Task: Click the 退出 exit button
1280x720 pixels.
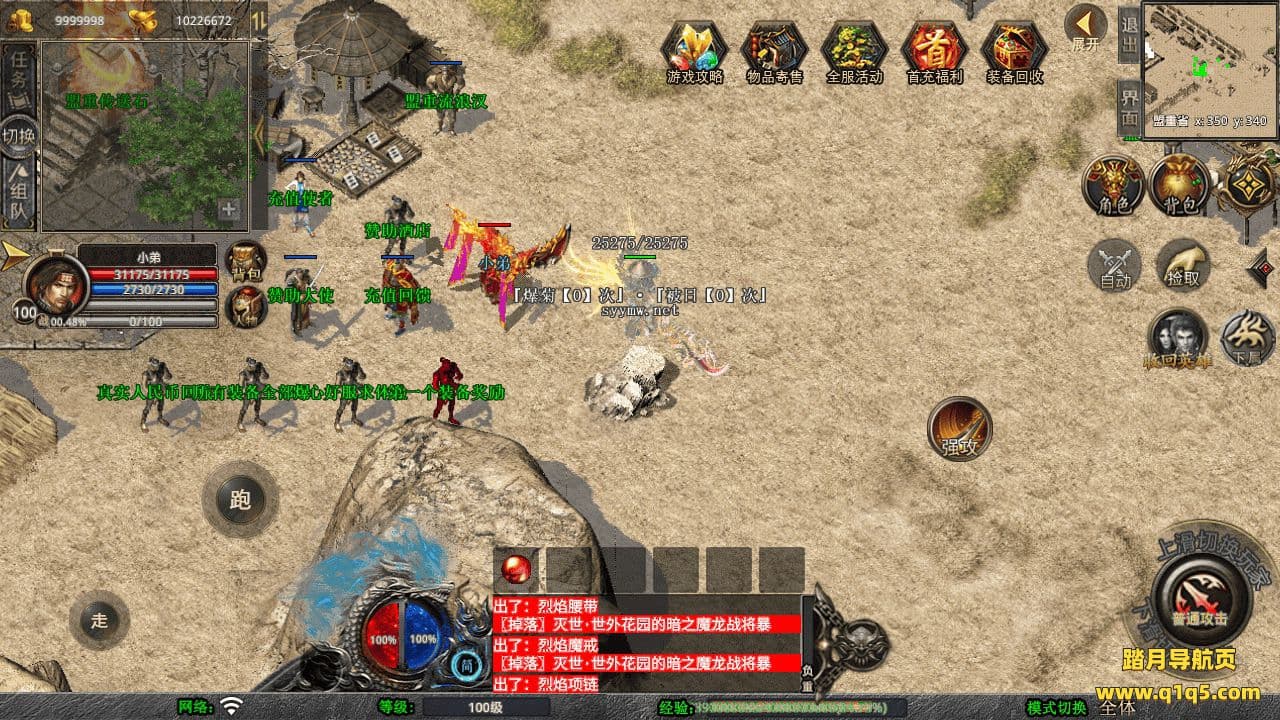Action: pos(1129,36)
